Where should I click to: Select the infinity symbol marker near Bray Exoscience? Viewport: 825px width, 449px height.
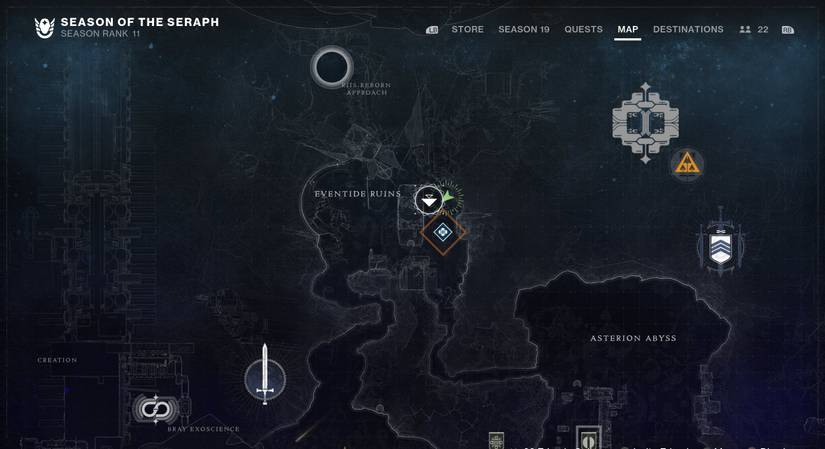(x=155, y=409)
